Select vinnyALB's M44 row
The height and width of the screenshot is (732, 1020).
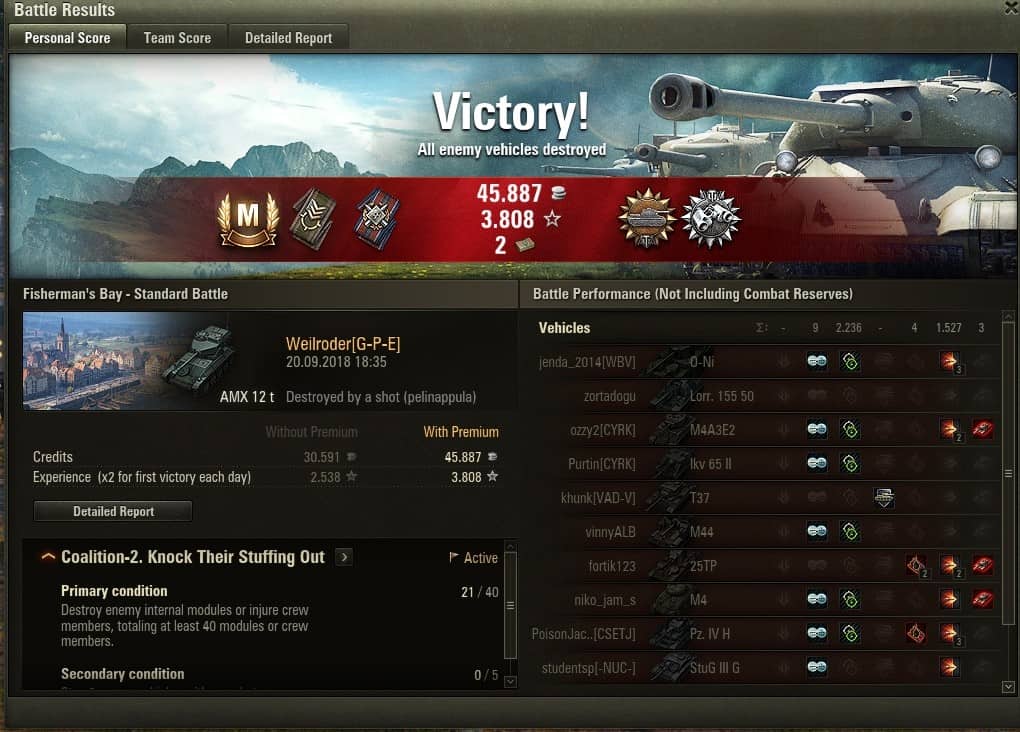click(760, 532)
